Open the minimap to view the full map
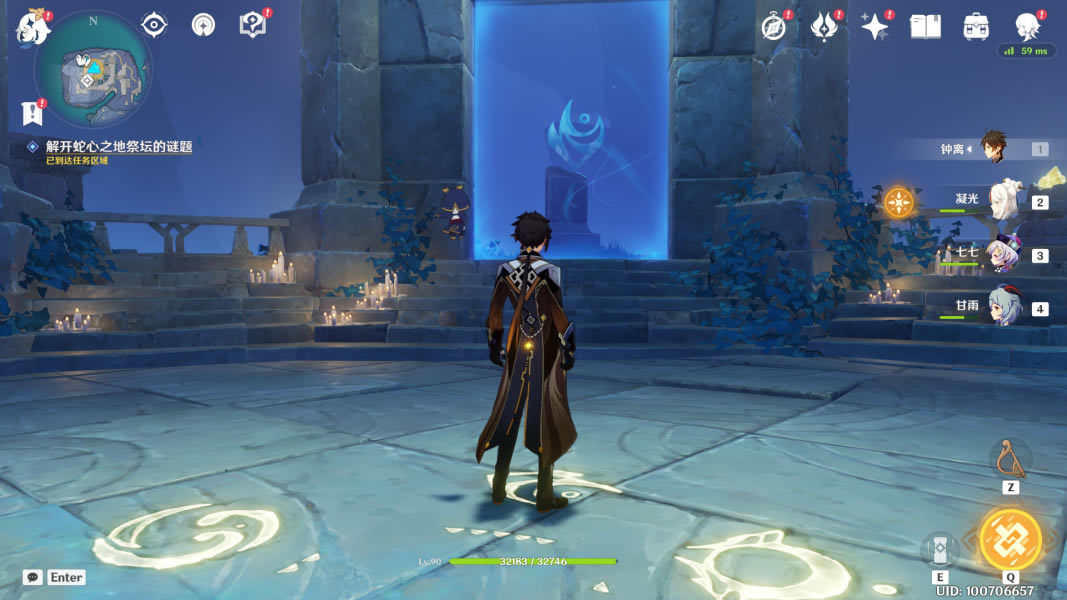The height and width of the screenshot is (600, 1067). point(93,73)
